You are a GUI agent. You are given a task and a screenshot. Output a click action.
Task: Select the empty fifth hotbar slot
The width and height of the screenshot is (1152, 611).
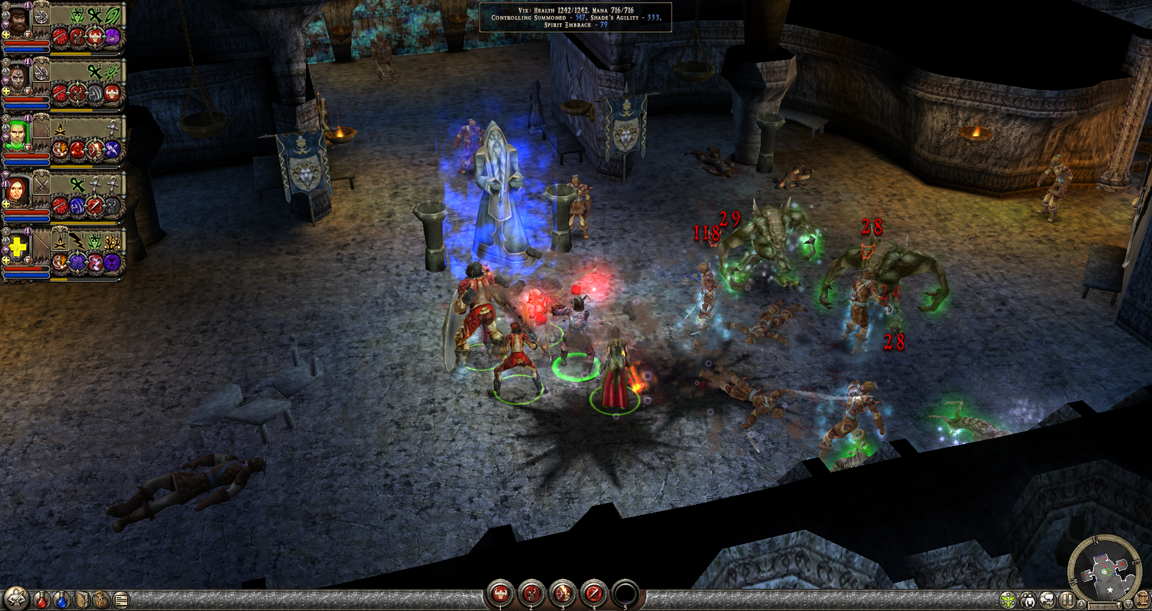tap(625, 594)
